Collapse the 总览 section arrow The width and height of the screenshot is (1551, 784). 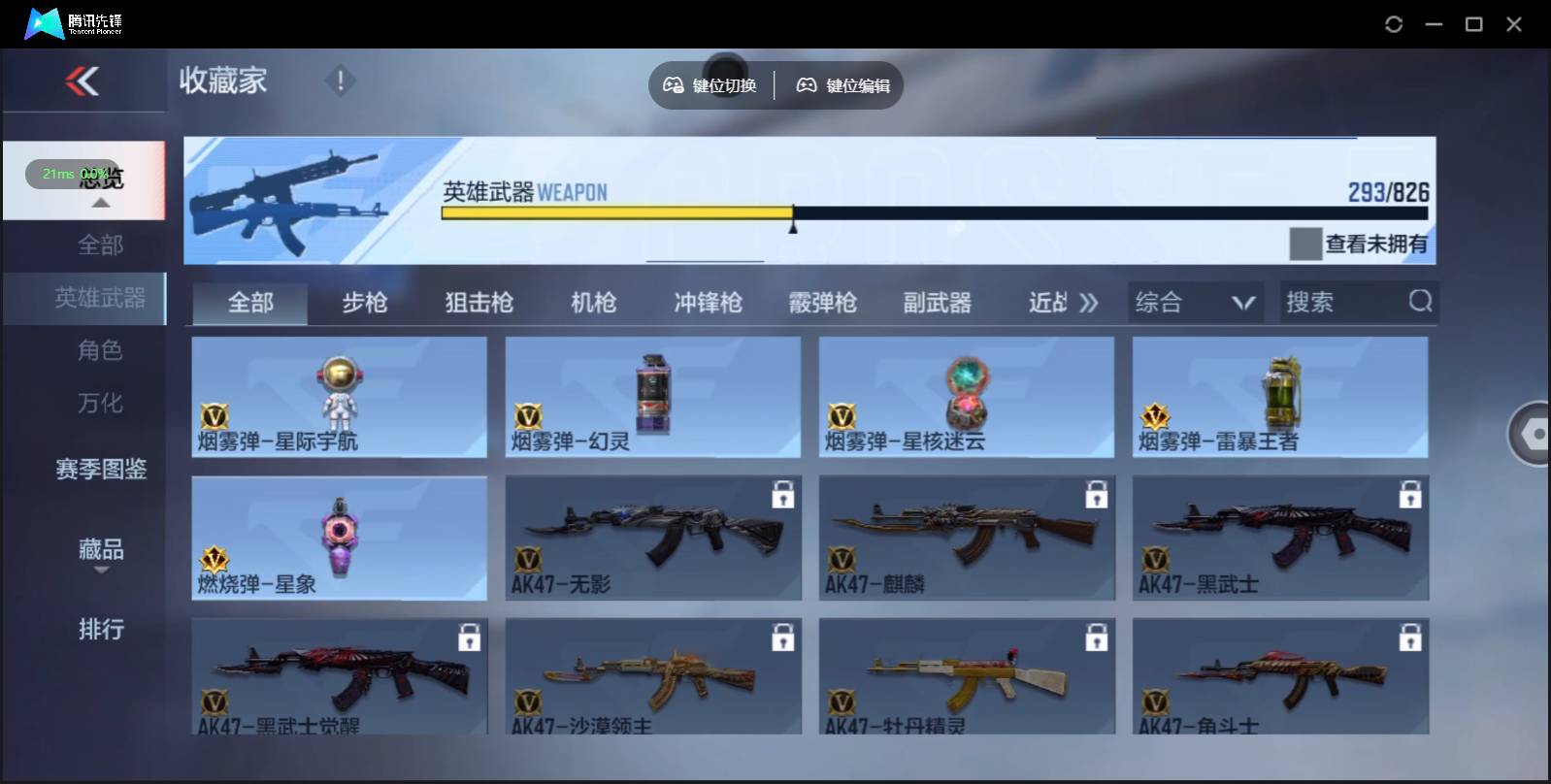100,201
